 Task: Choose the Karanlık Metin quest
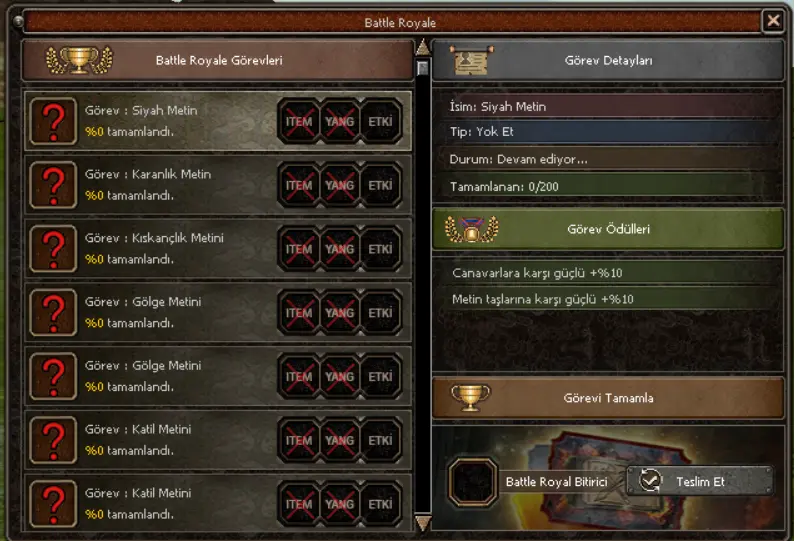point(150,185)
